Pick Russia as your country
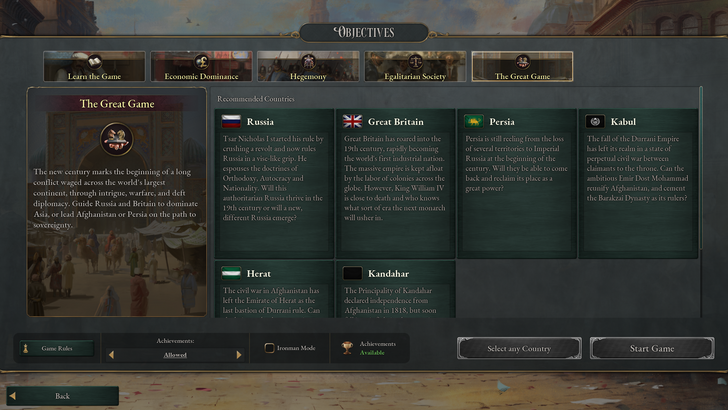Viewport: 728px width, 410px height. click(x=274, y=183)
